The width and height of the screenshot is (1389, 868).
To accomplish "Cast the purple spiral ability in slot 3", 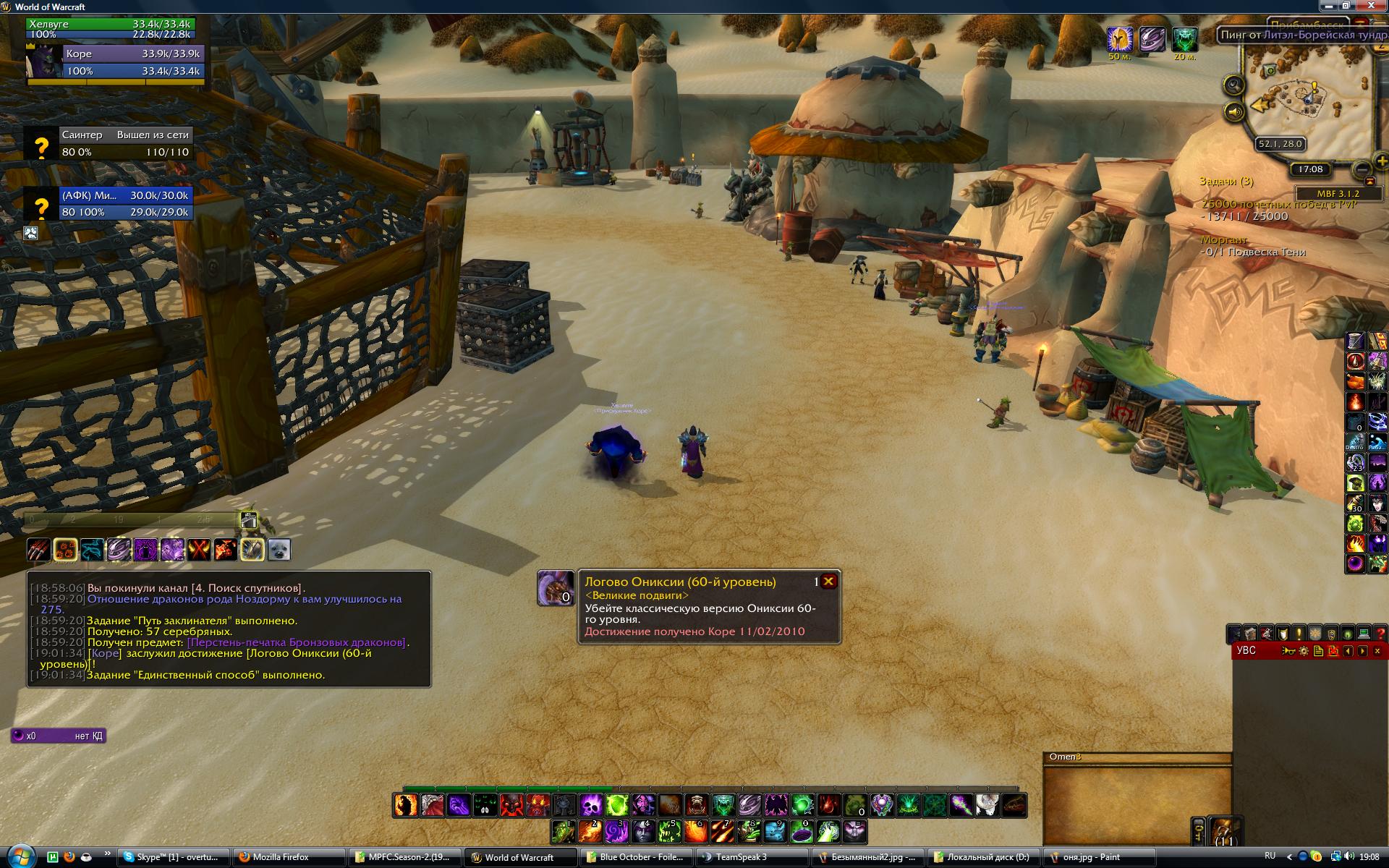I will coord(616,832).
